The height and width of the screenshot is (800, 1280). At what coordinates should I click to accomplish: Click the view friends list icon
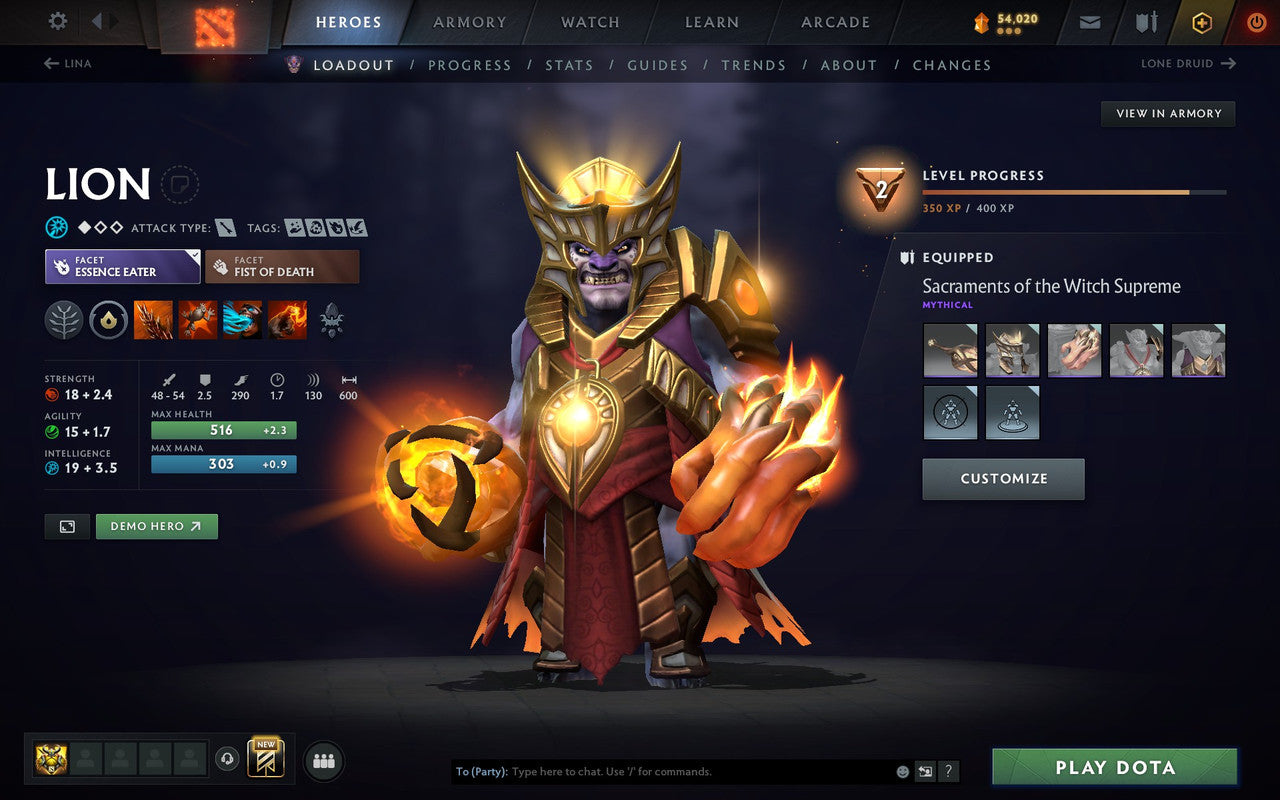click(x=324, y=759)
